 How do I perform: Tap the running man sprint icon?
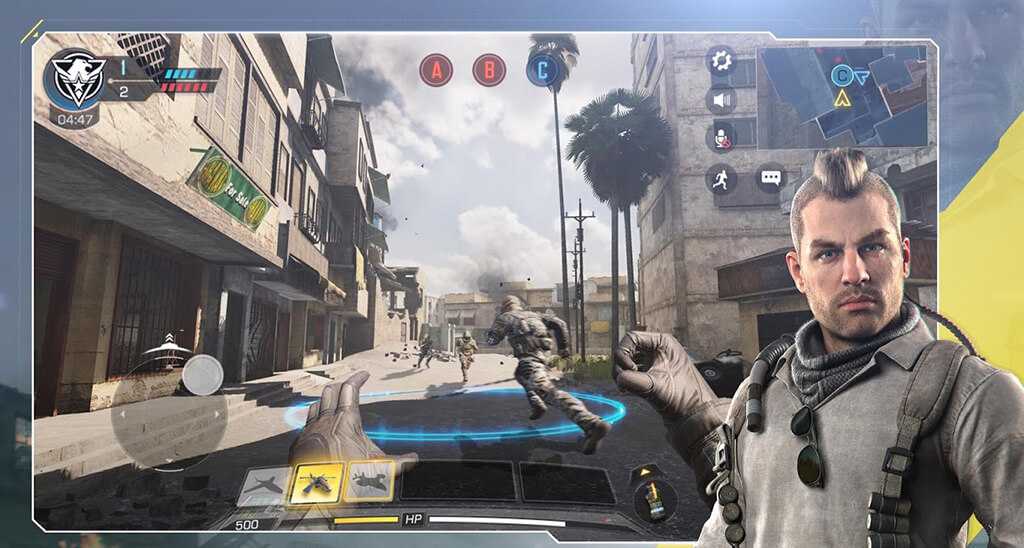click(x=721, y=179)
